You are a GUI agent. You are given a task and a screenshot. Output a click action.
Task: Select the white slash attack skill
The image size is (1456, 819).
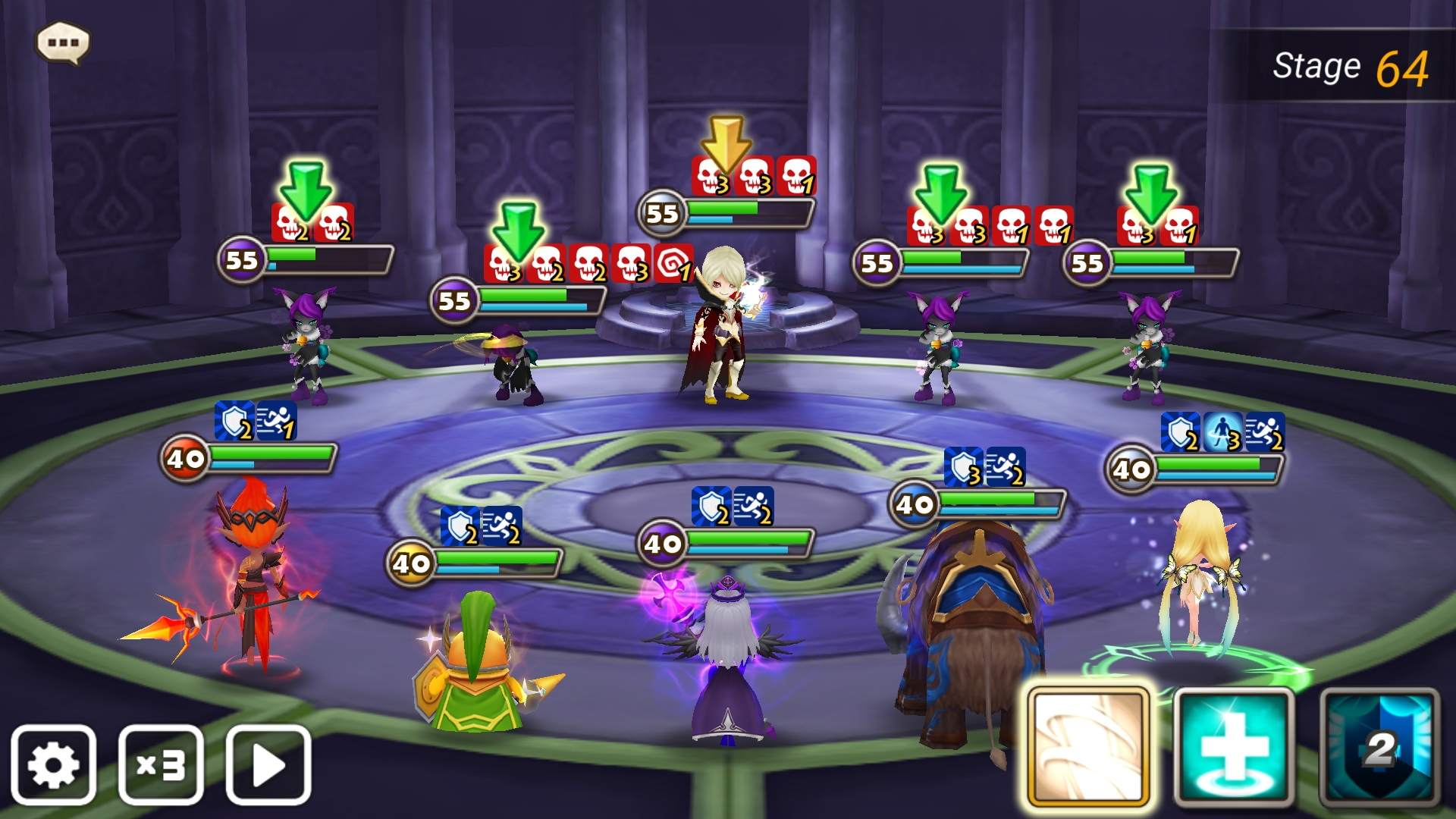1088,747
